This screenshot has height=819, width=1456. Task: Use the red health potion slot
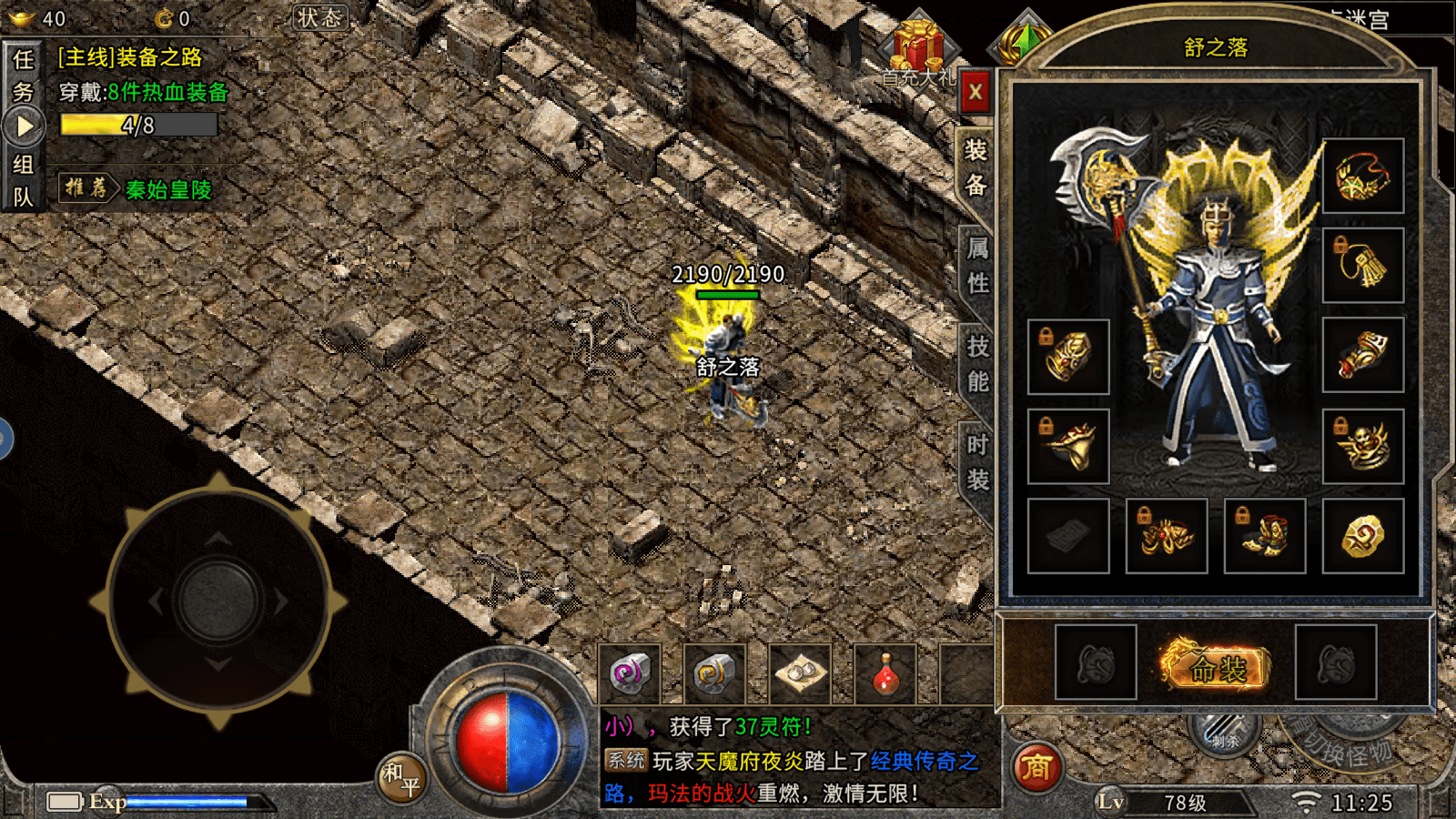coord(885,675)
